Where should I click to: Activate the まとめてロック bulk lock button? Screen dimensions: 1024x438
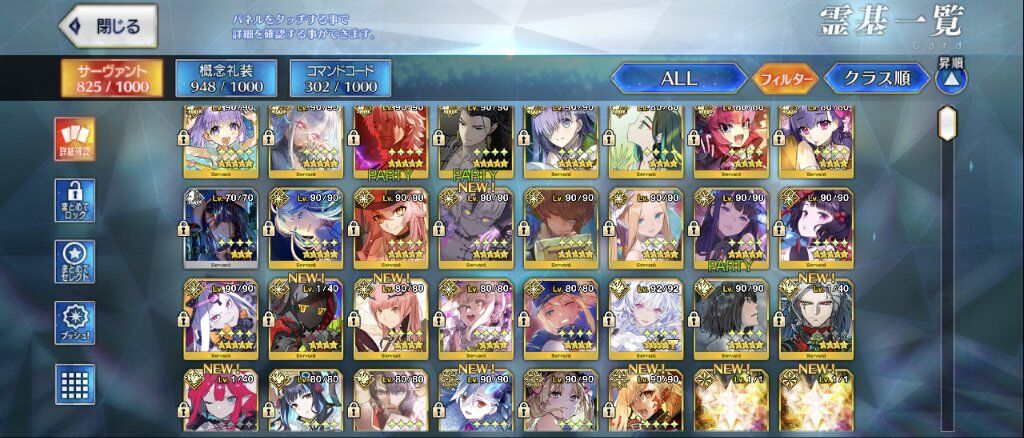coord(74,200)
